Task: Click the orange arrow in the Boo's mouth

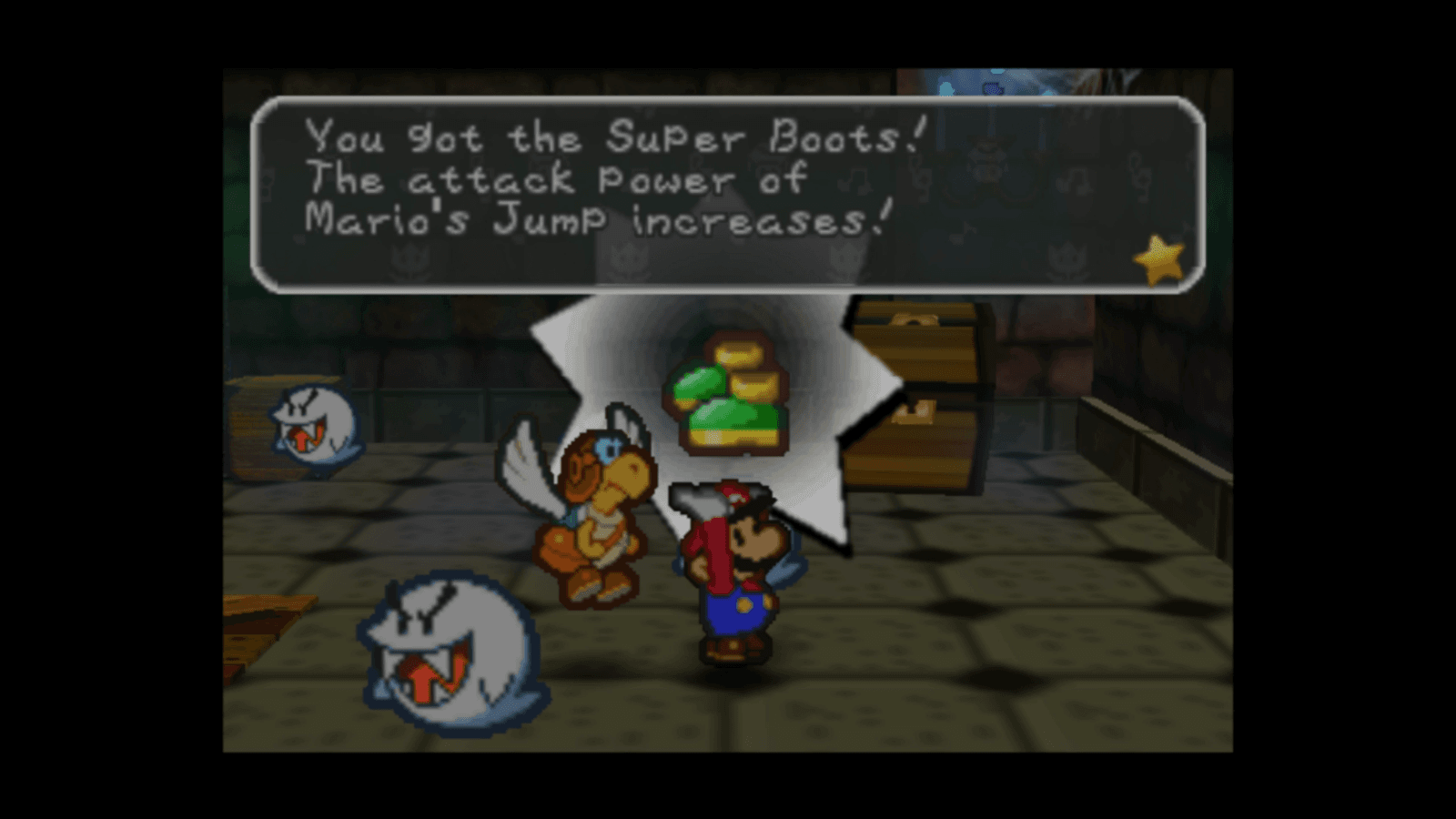Action: tap(423, 678)
